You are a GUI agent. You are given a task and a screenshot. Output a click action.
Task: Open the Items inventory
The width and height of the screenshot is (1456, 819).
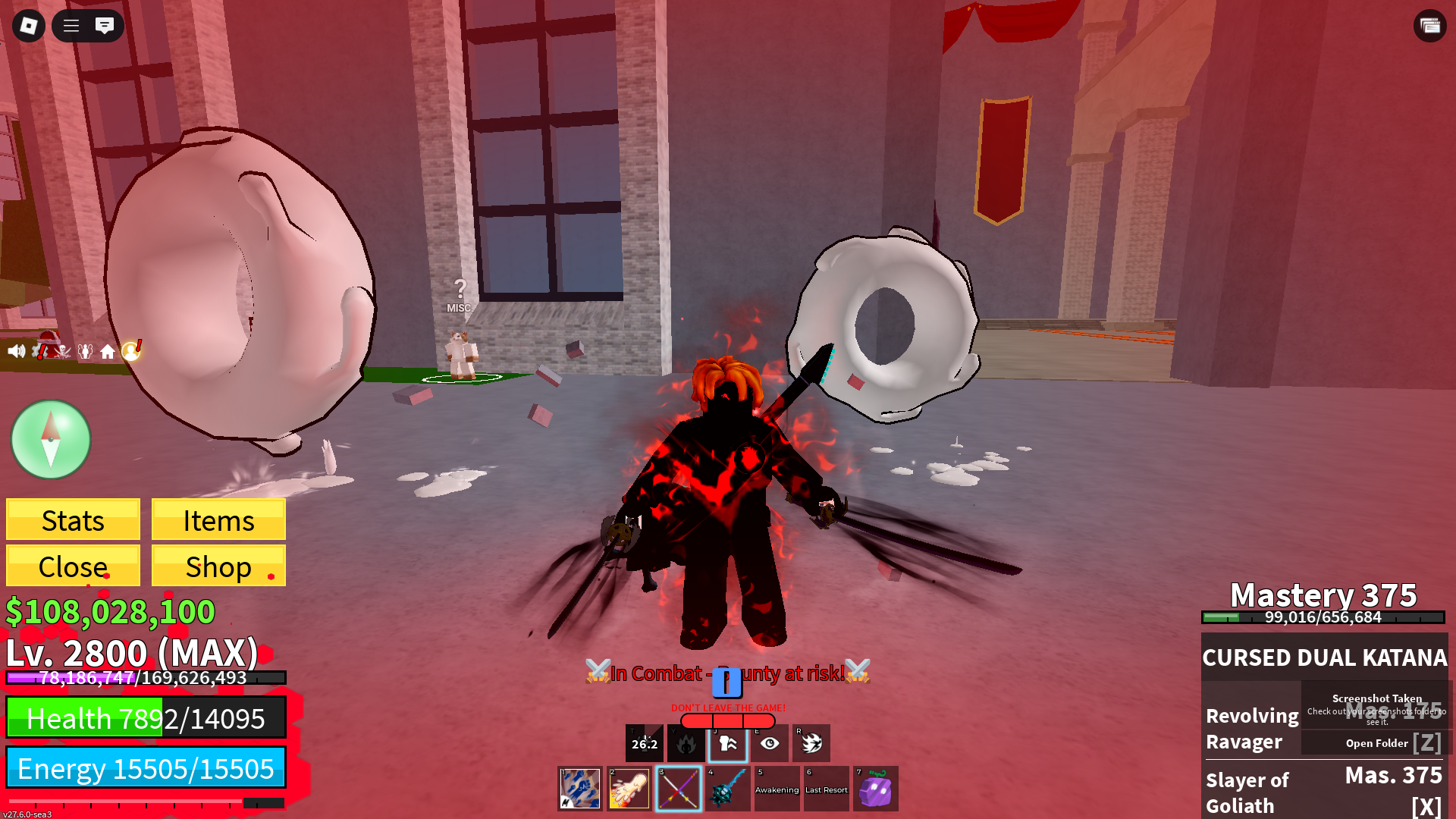[218, 520]
